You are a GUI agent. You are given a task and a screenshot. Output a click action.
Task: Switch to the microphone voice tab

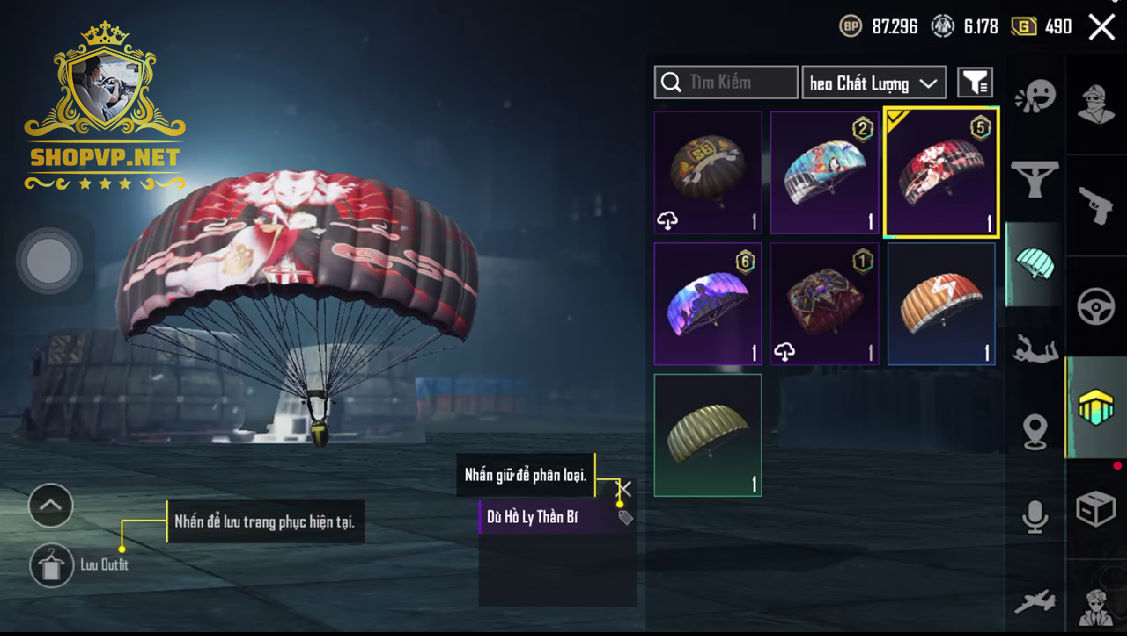[1035, 517]
